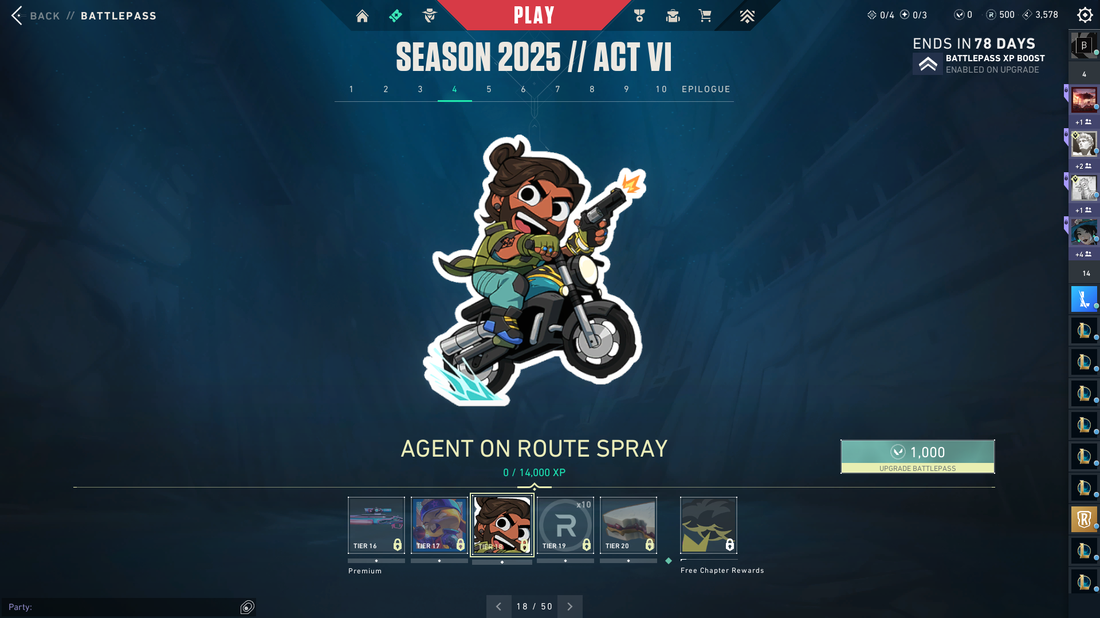The height and width of the screenshot is (618, 1100).
Task: Open the collection backpack icon
Action: [673, 16]
